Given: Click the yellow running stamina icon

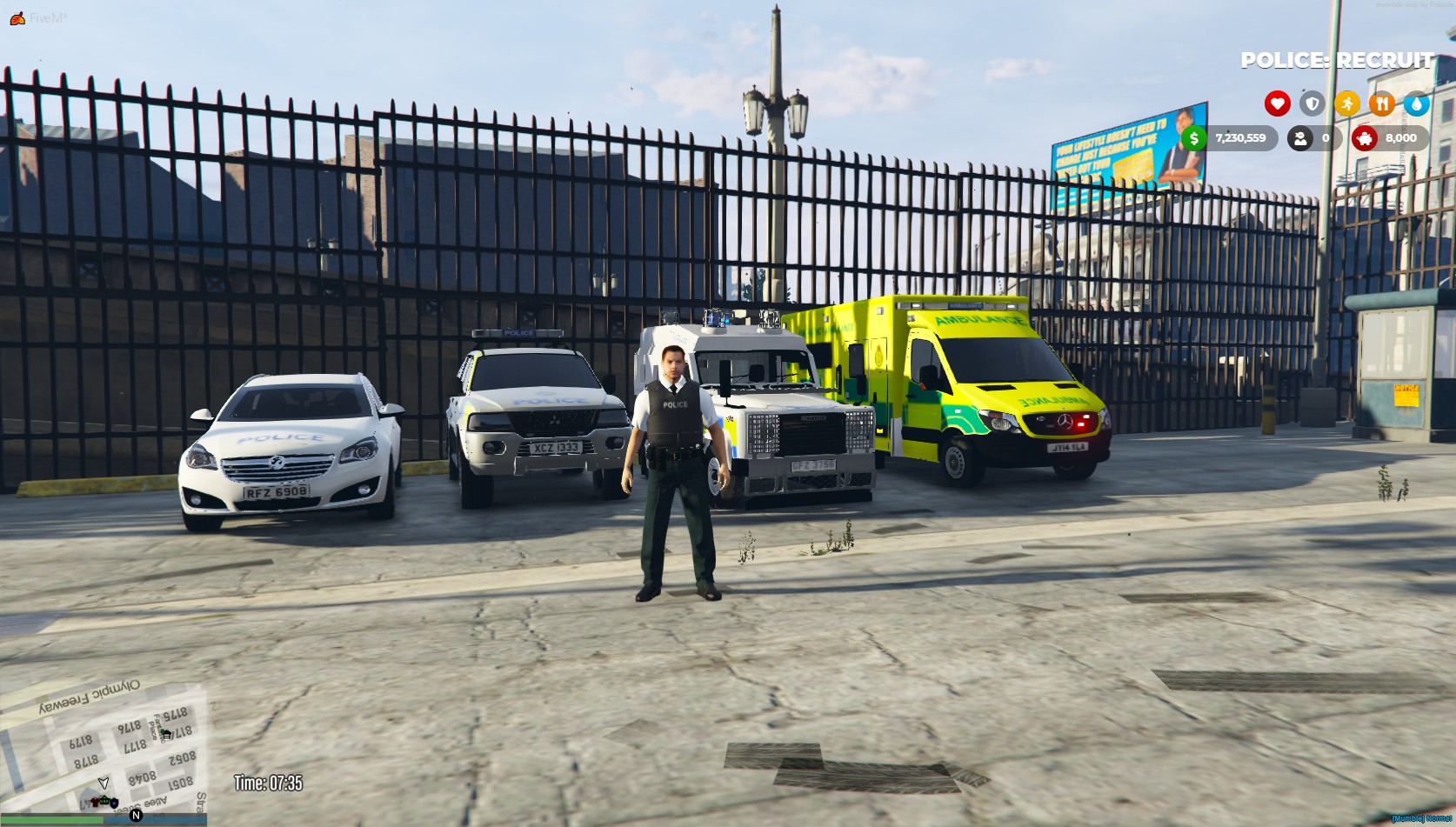Looking at the screenshot, I should point(1346,104).
